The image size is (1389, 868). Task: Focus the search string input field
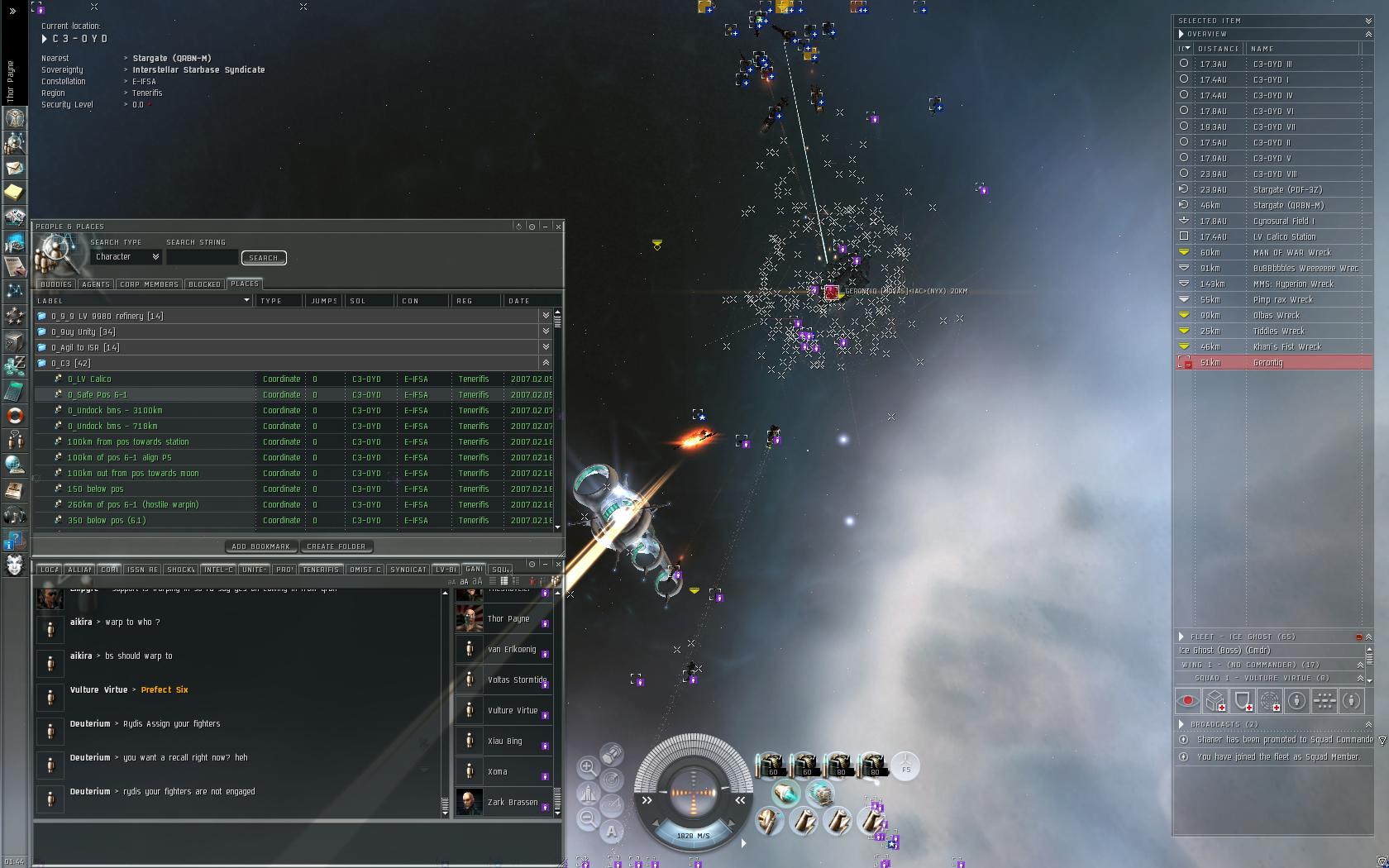pos(202,257)
